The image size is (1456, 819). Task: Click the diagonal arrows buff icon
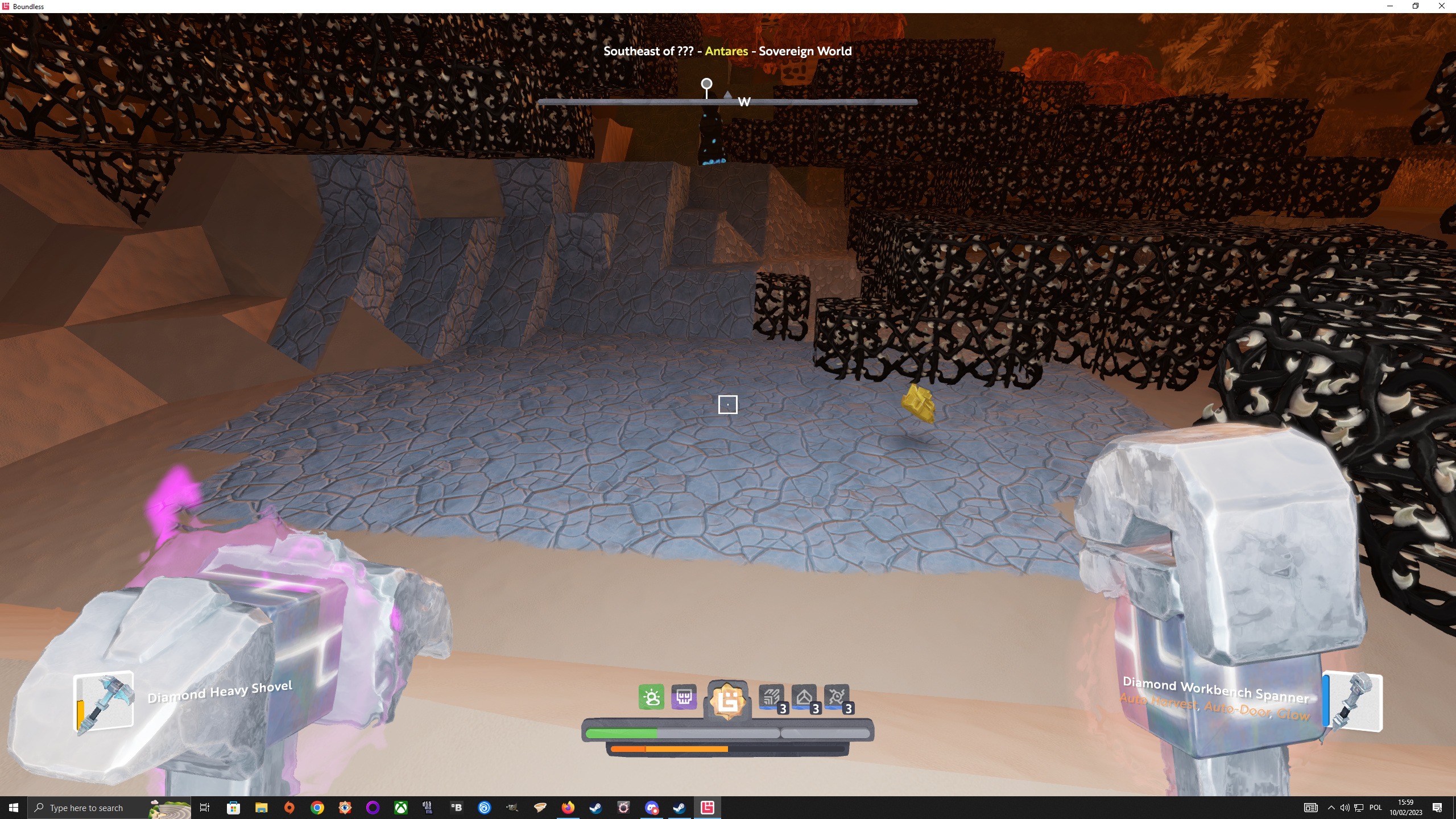pos(772,698)
